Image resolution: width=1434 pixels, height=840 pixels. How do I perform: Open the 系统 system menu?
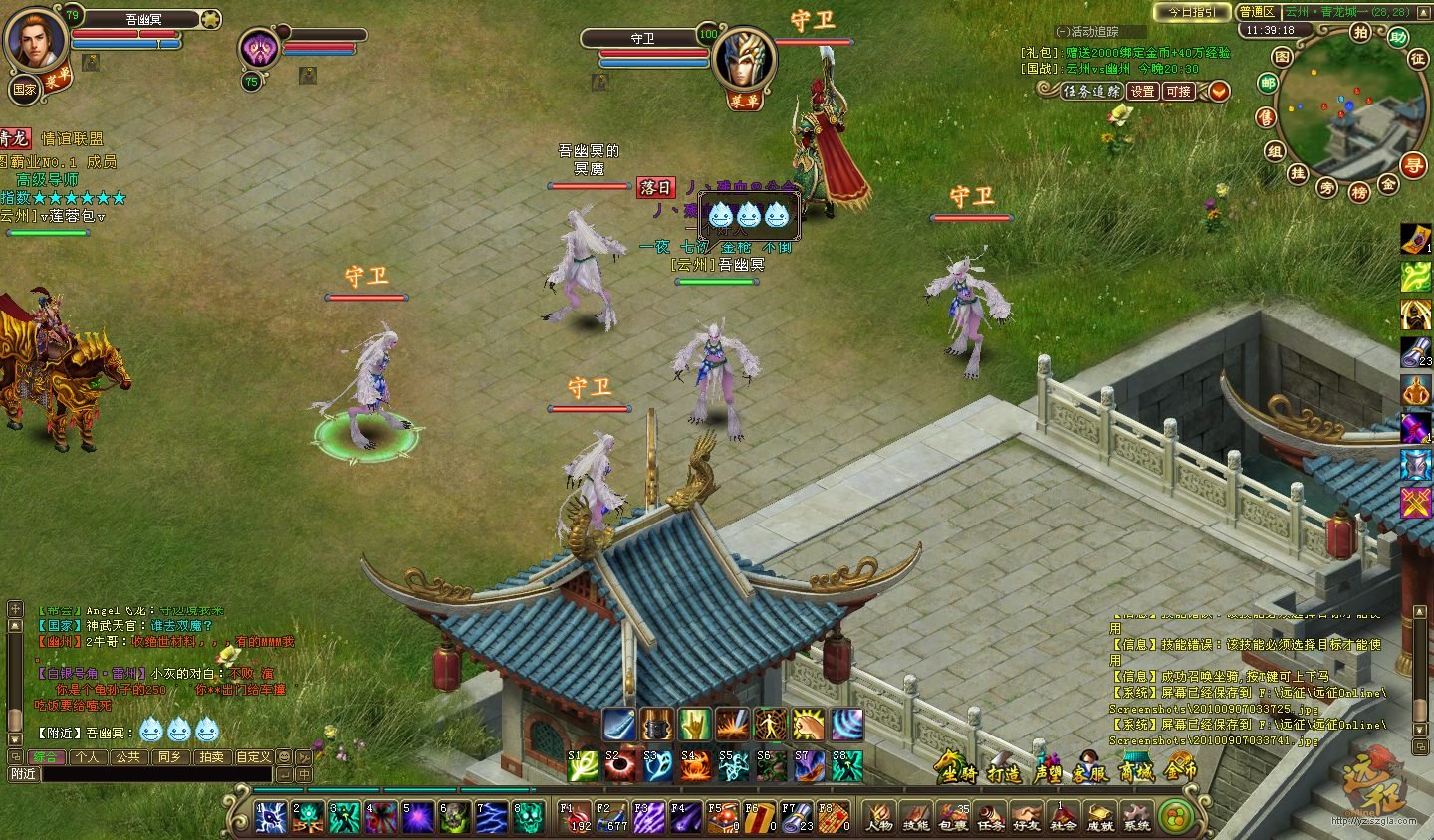tap(1136, 817)
